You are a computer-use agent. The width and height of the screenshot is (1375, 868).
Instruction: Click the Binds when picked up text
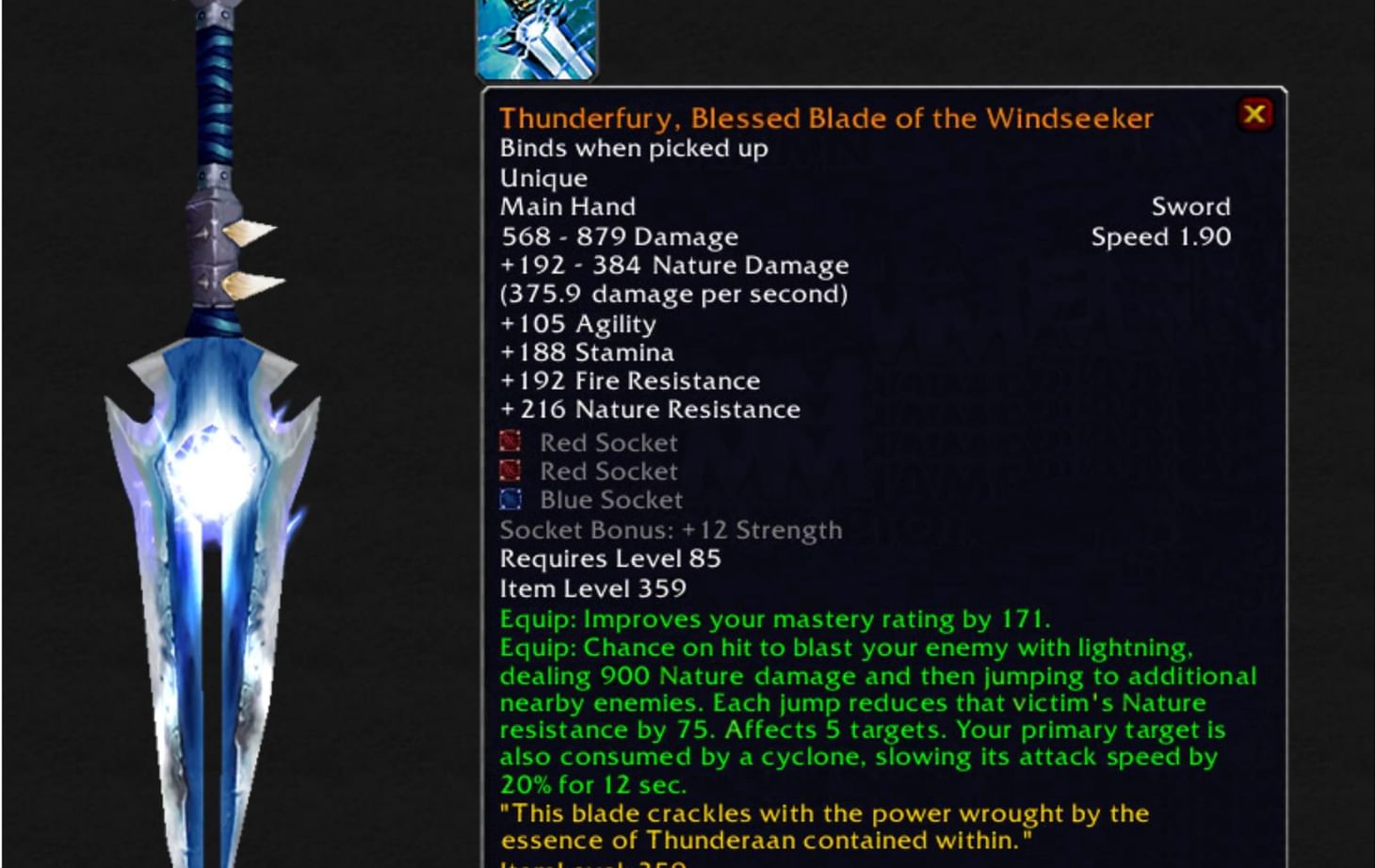click(x=633, y=148)
